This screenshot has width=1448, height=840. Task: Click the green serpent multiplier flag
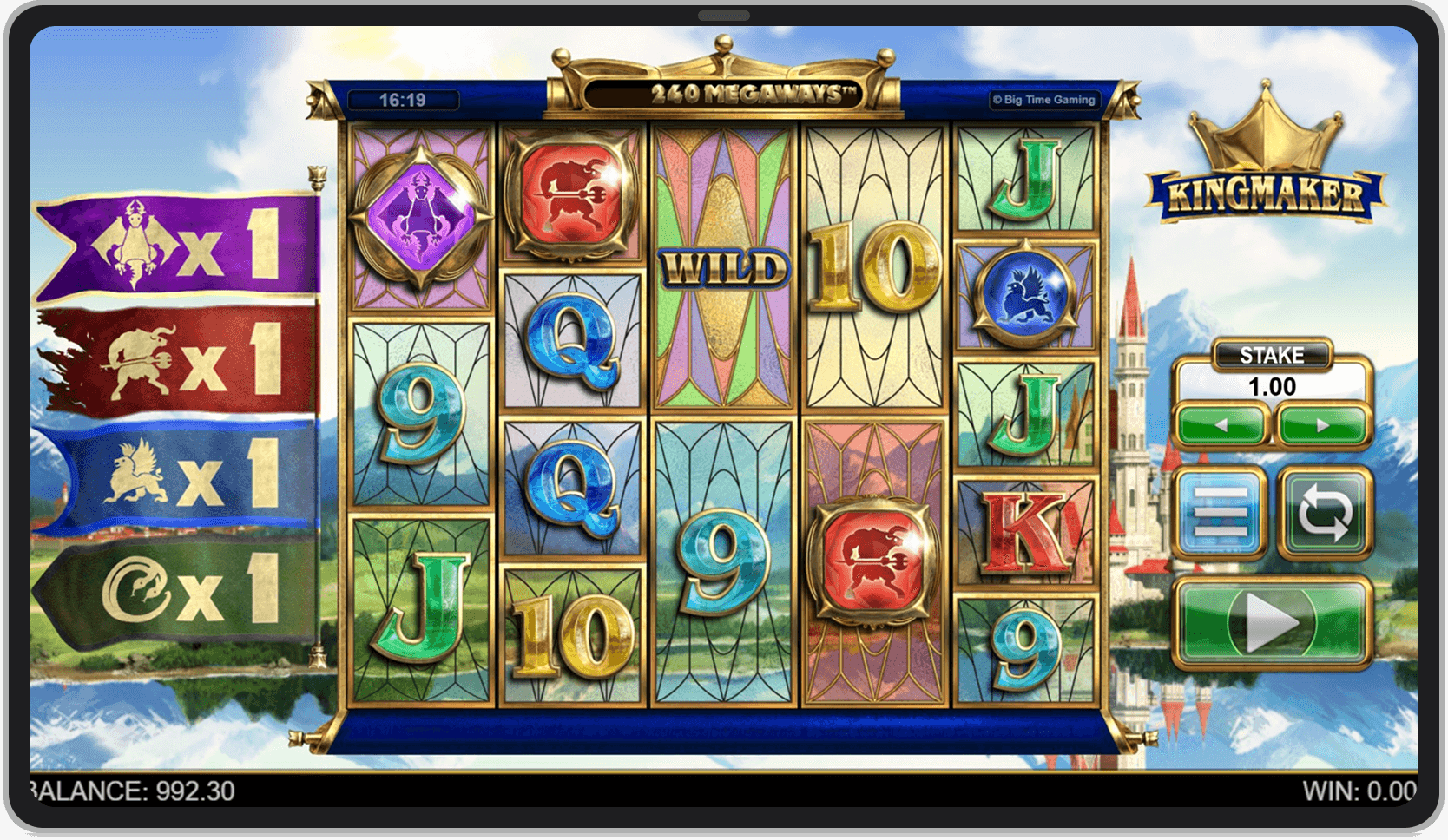click(x=165, y=586)
